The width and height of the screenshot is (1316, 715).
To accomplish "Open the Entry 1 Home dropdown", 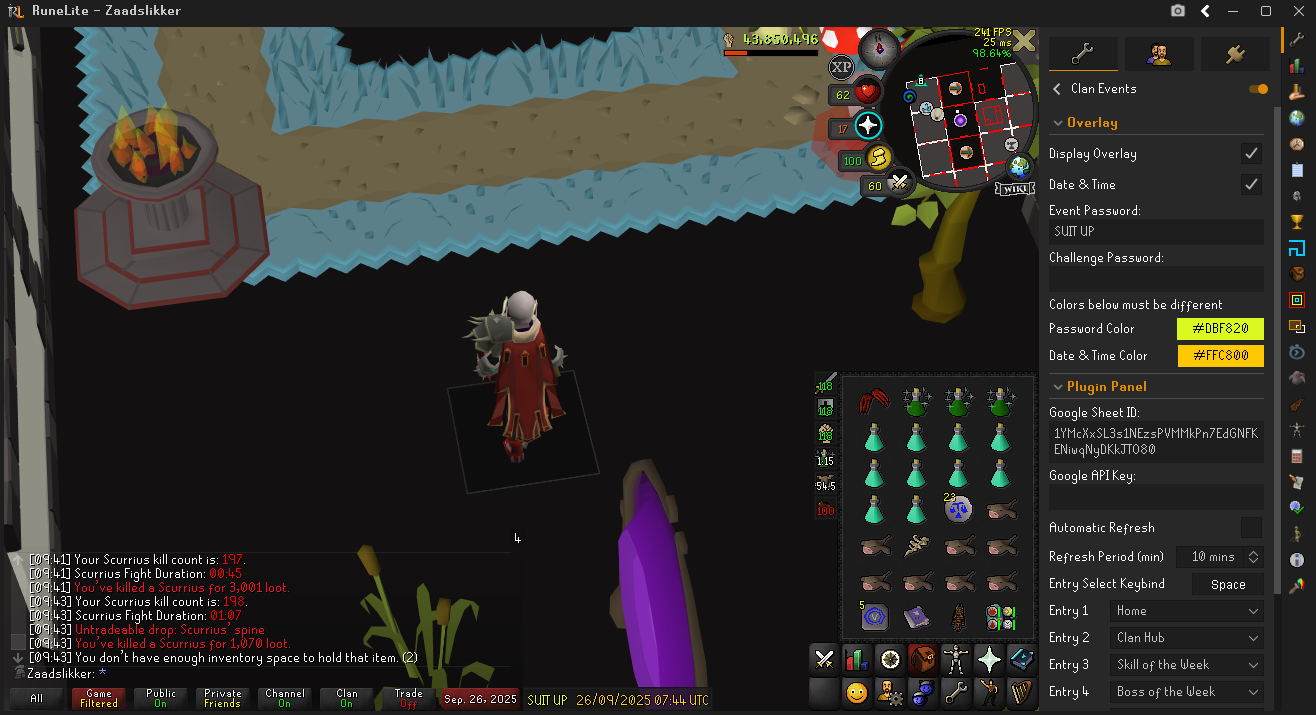I will tap(1187, 611).
